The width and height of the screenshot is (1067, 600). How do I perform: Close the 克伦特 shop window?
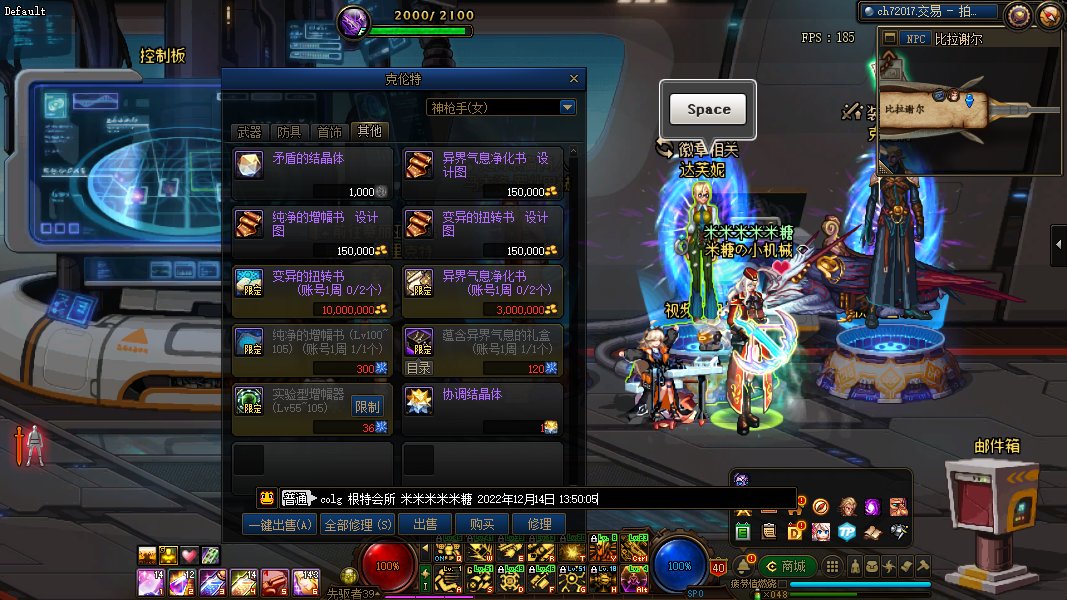(x=574, y=79)
